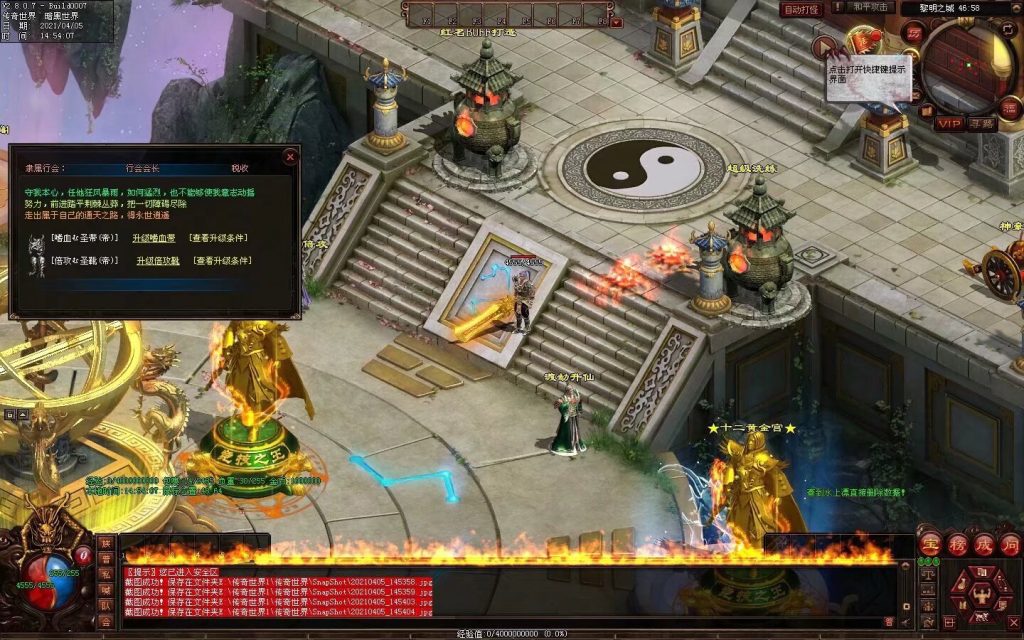
Task: Activate the 寻路 pathfinding button
Action: click(x=982, y=124)
